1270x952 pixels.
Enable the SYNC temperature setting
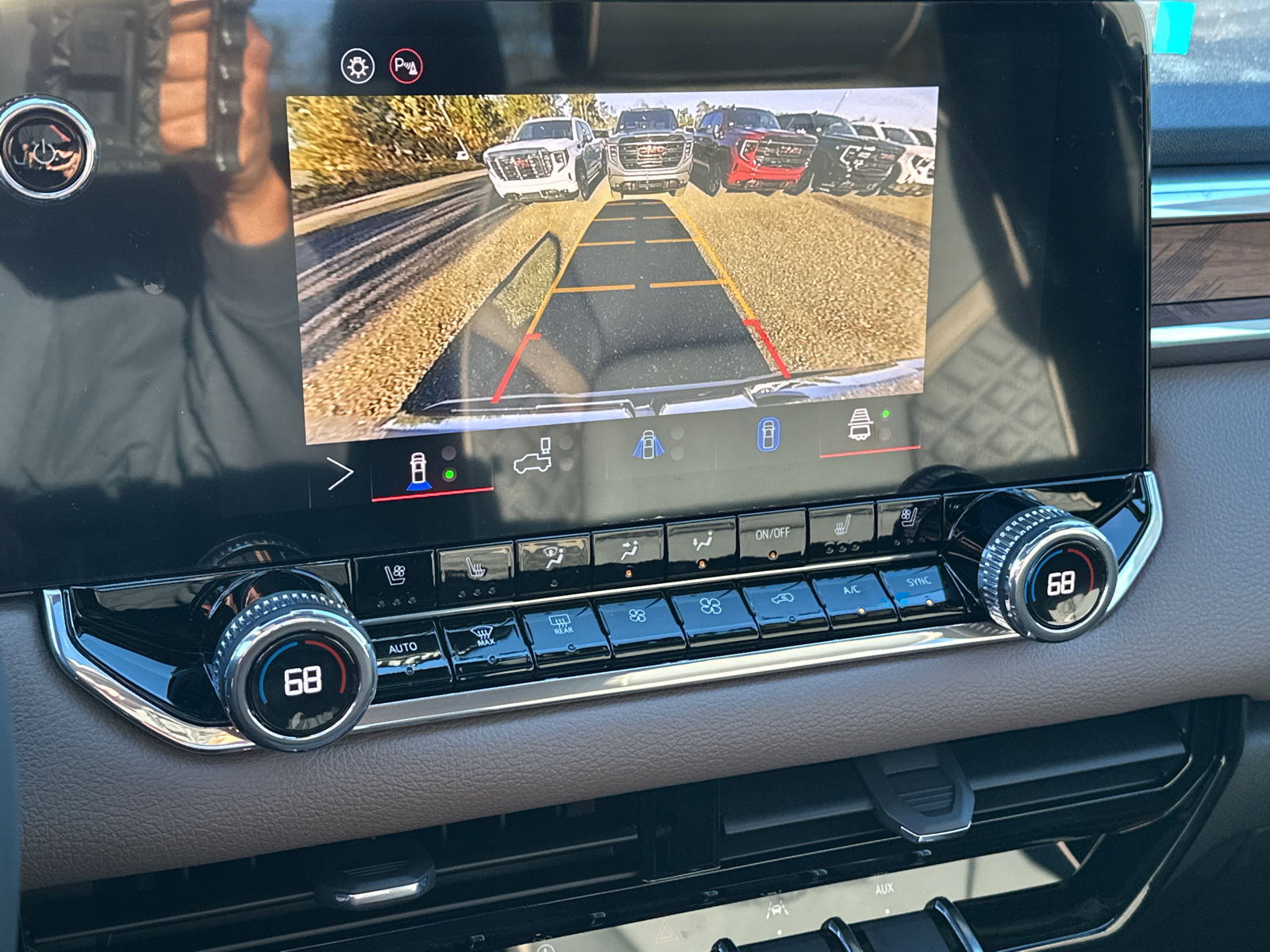coord(919,582)
